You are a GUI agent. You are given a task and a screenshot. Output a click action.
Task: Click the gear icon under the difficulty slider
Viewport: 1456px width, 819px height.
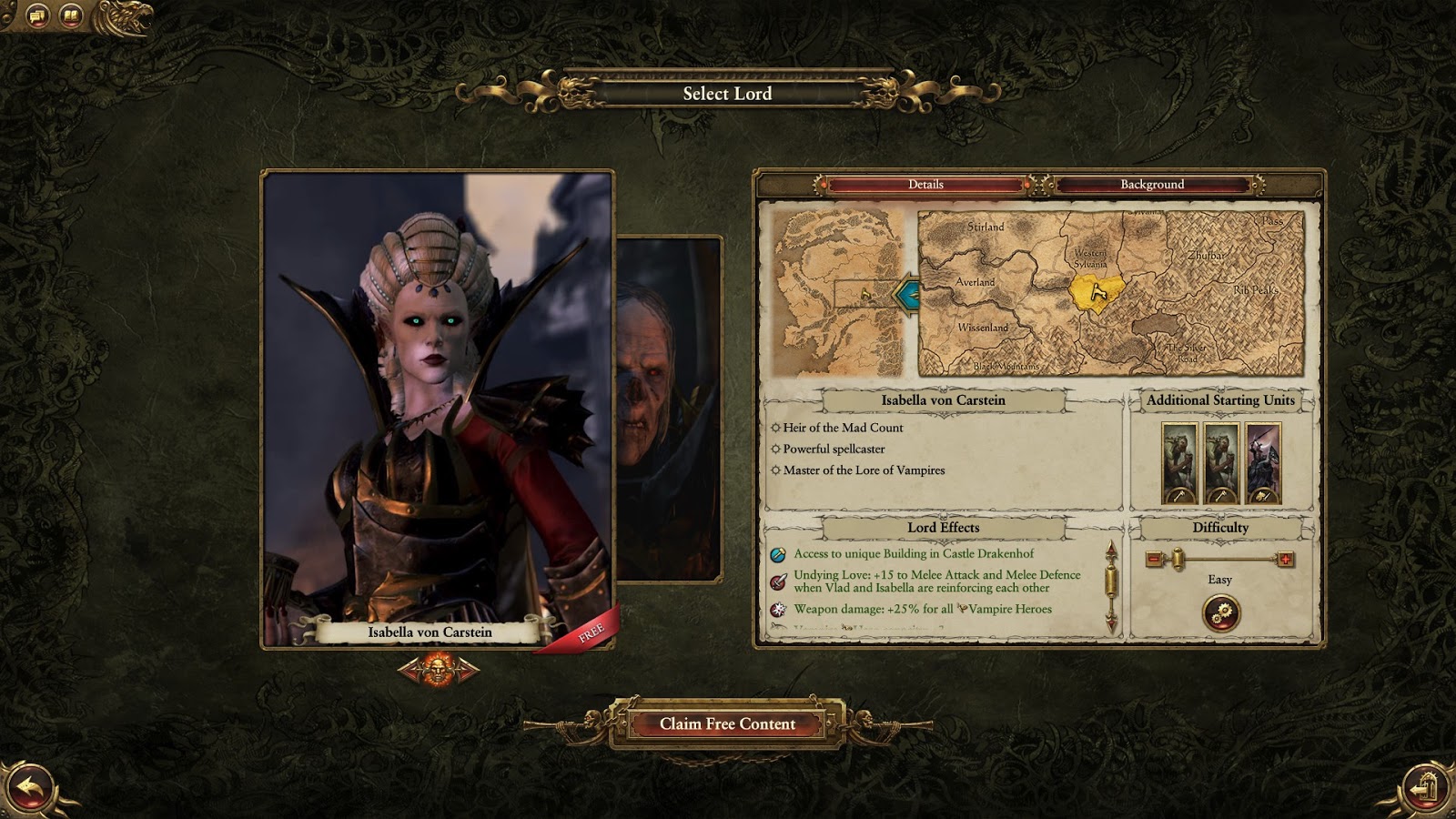[1220, 612]
